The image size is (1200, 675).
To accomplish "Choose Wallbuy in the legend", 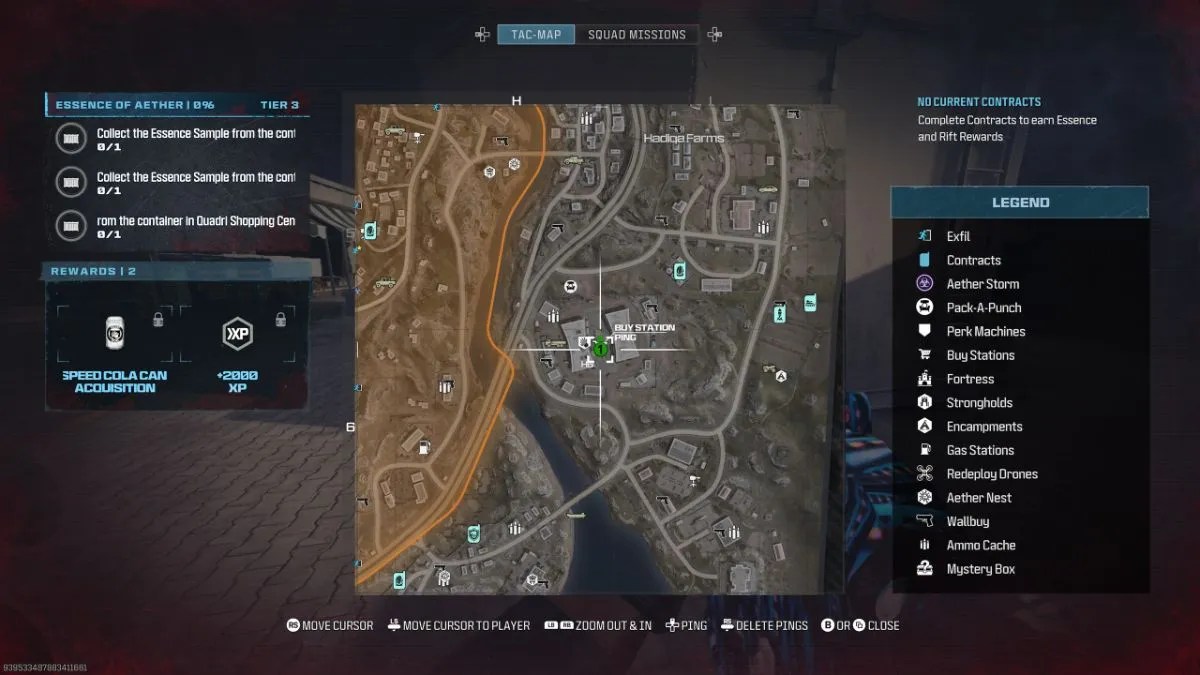I will click(967, 521).
